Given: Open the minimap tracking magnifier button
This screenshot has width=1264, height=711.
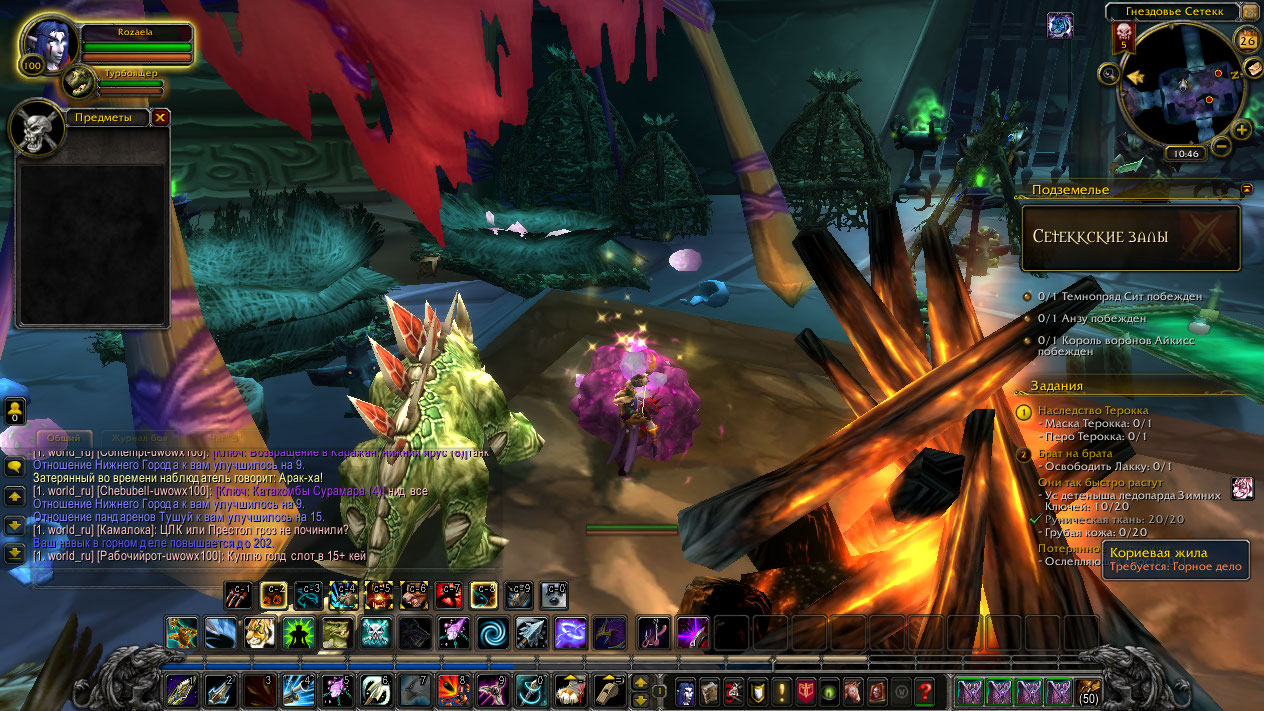Looking at the screenshot, I should click(x=1108, y=73).
